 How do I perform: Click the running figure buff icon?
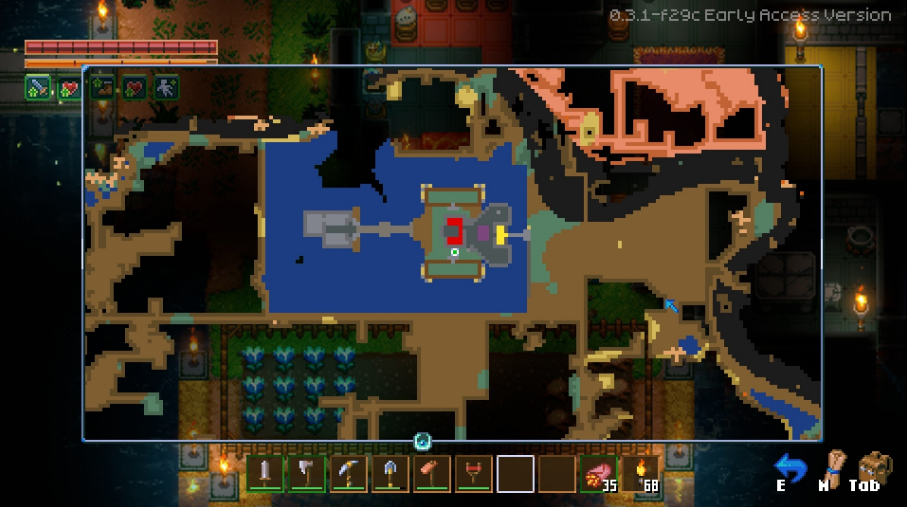pyautogui.click(x=166, y=88)
